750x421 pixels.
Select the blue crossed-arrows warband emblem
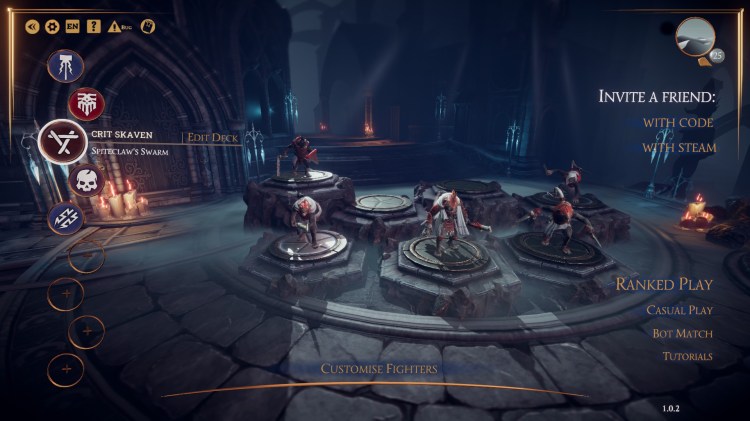tap(66, 218)
